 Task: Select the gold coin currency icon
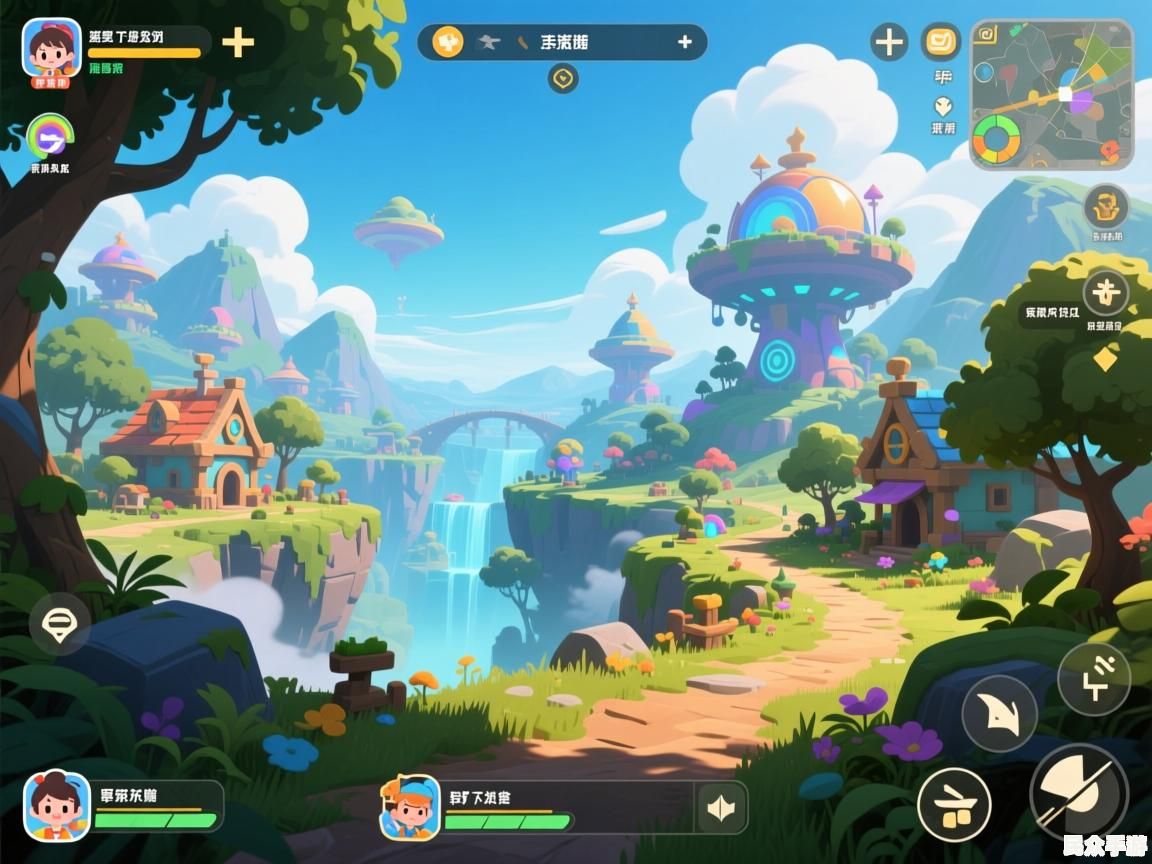pos(447,42)
